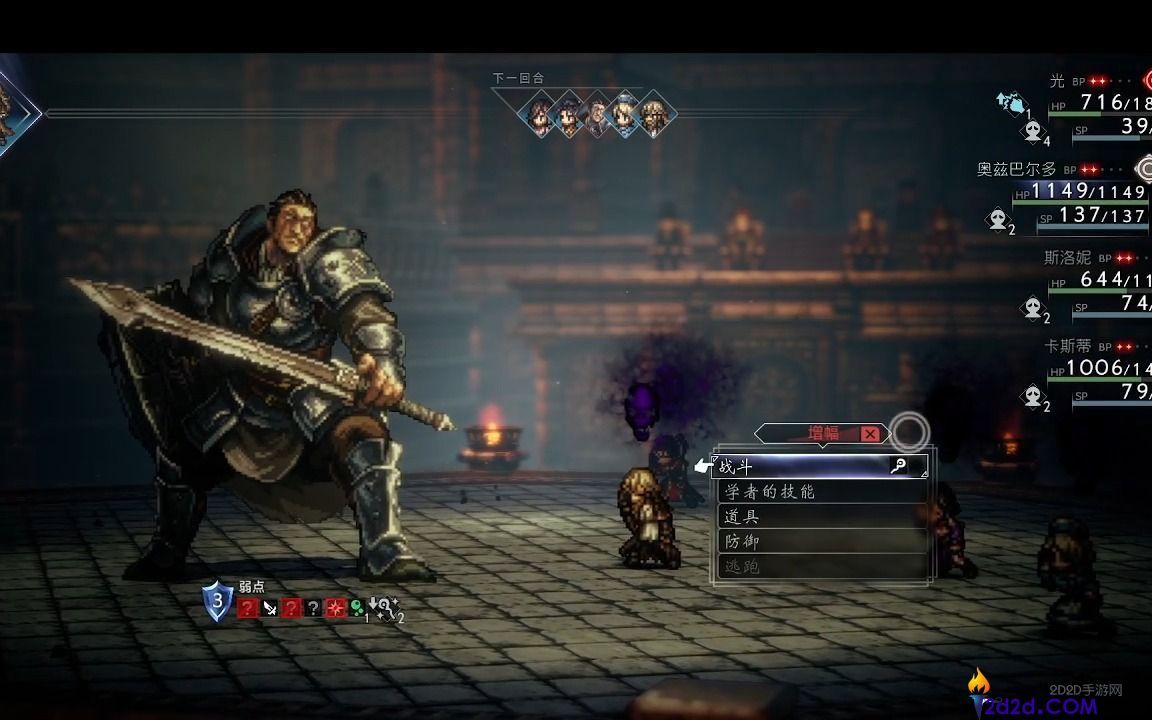Click the red X beside 增幅
Screen dimensions: 1152x720
point(870,433)
